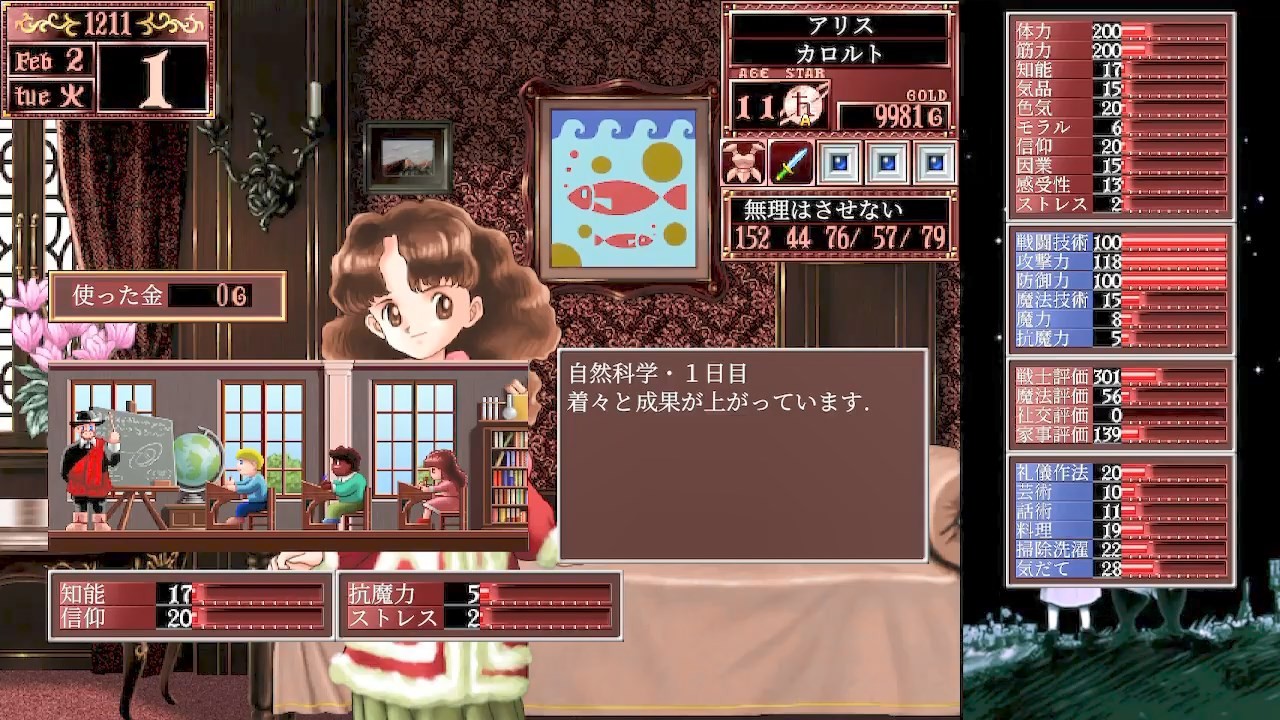The height and width of the screenshot is (720, 1280).
Task: Toggle the ストレス stat row highlight
Action: coord(1043,203)
